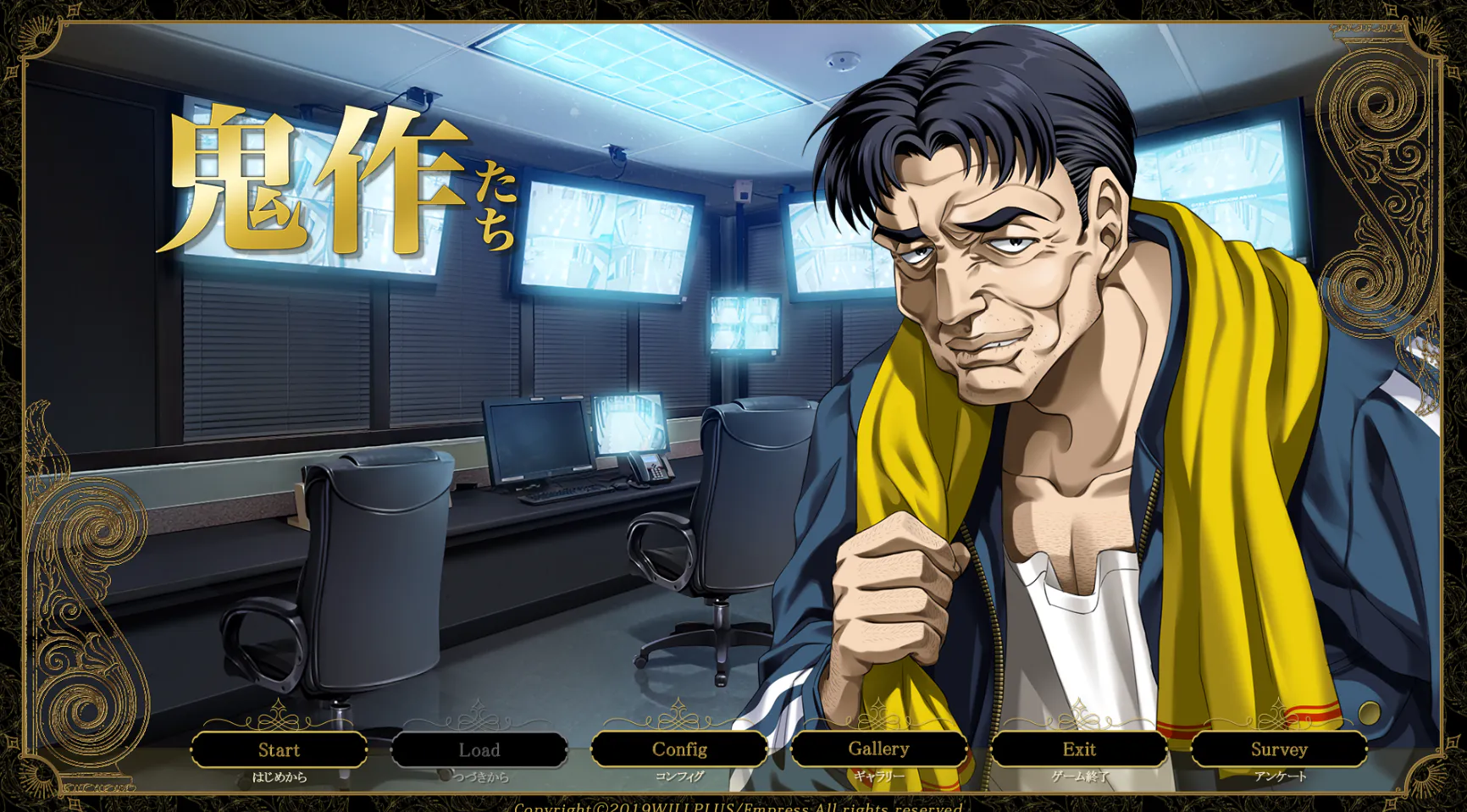
Task: Click Exit to quit the game
Action: pos(1078,749)
